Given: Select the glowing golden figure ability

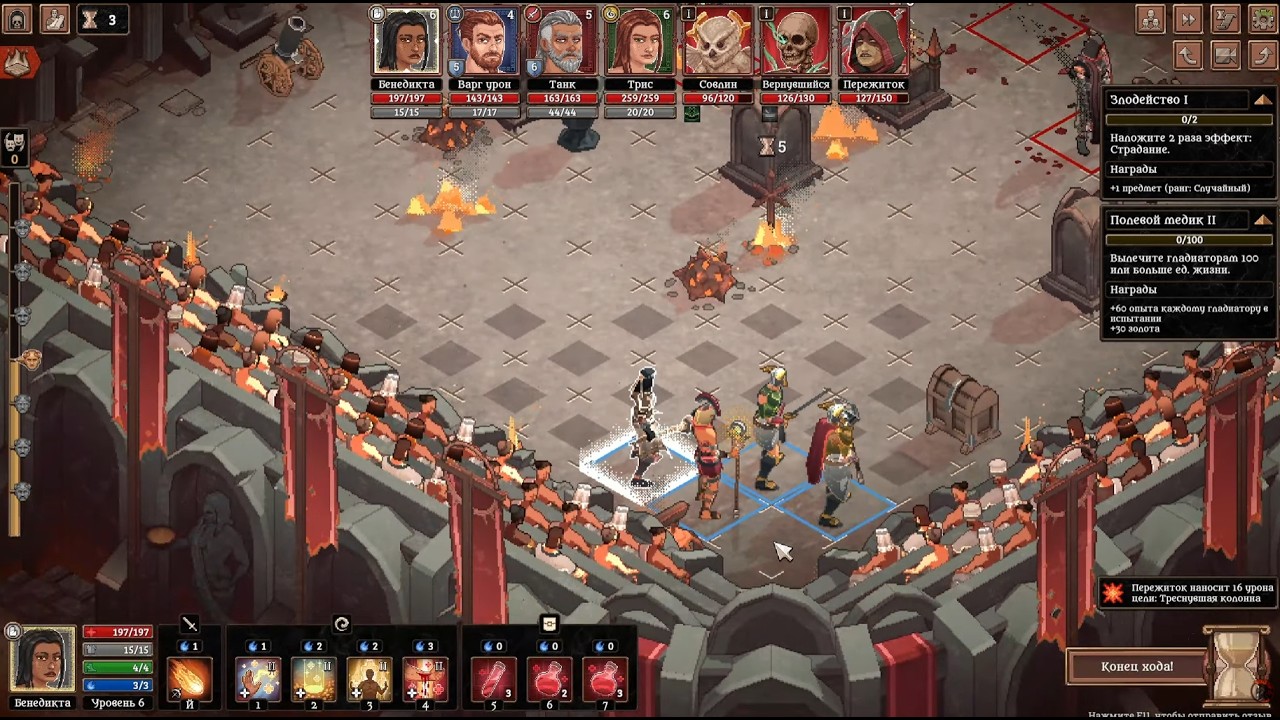Looking at the screenshot, I should 369,679.
